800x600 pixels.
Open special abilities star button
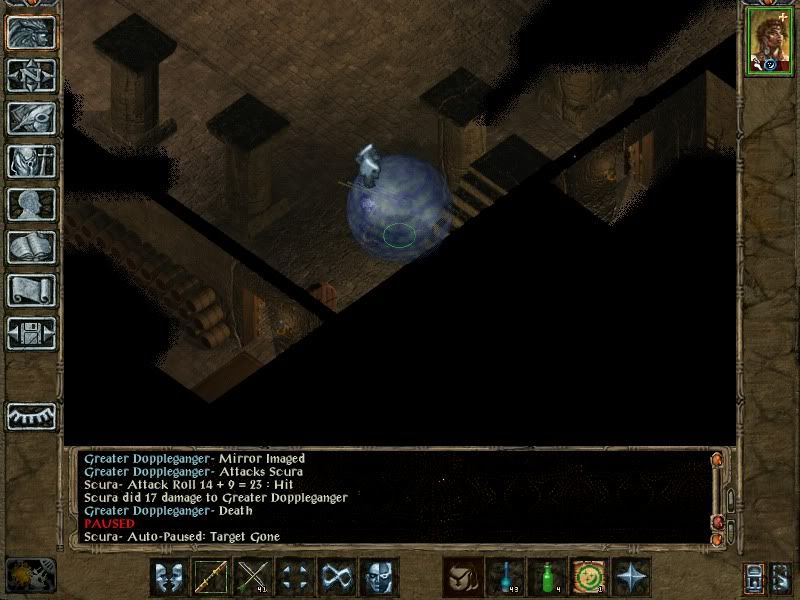[631, 577]
